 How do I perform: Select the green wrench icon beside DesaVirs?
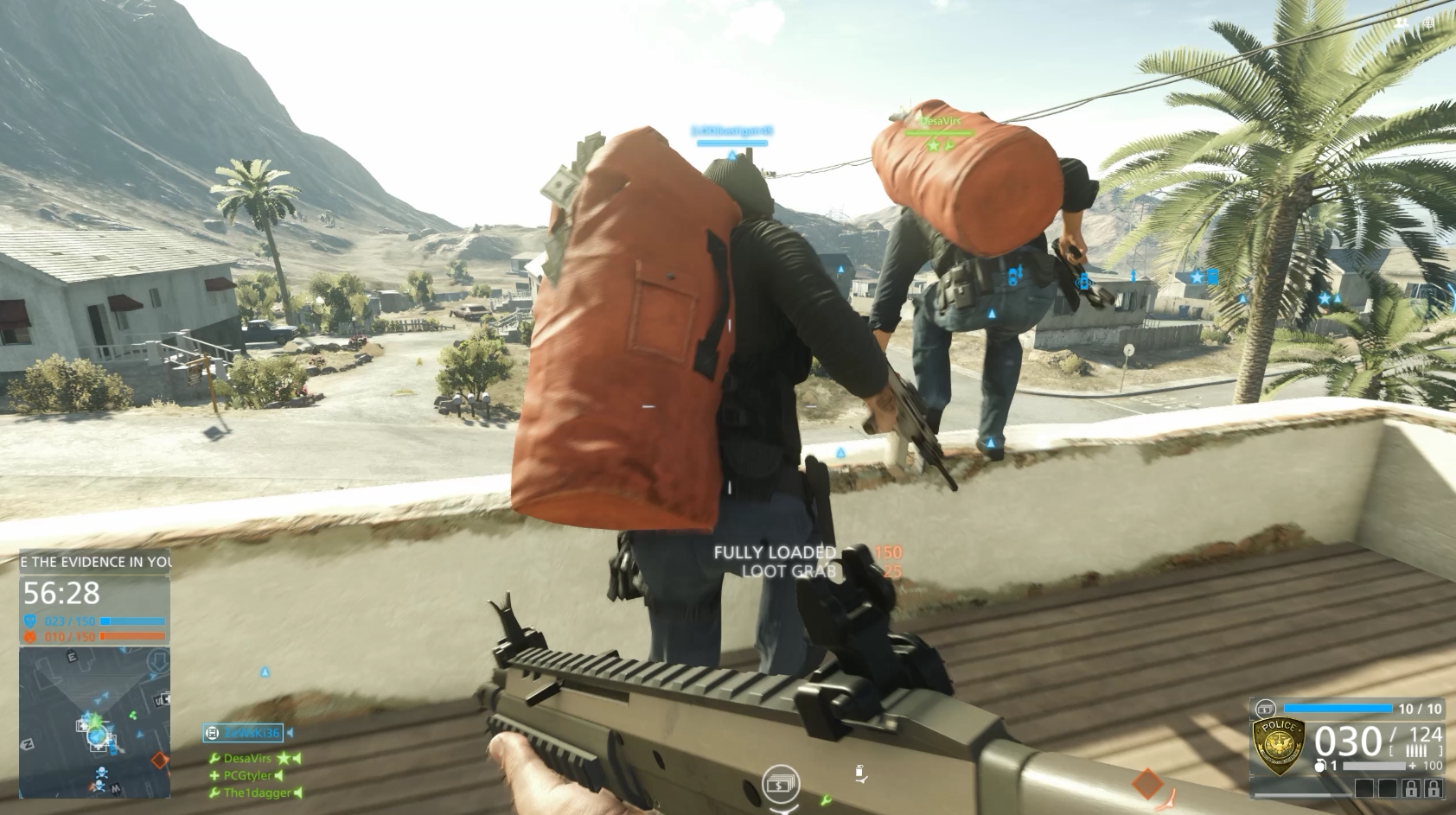coord(214,758)
